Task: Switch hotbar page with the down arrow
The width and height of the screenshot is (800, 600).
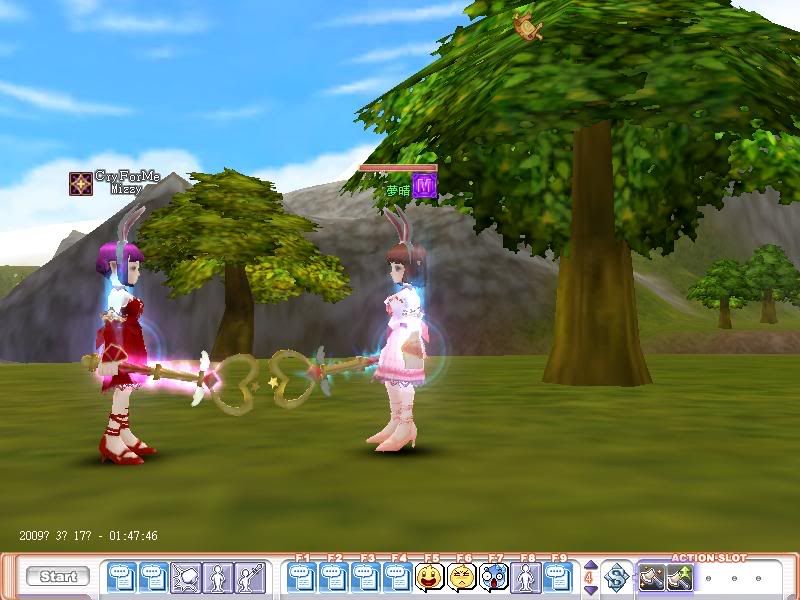Action: tap(589, 587)
